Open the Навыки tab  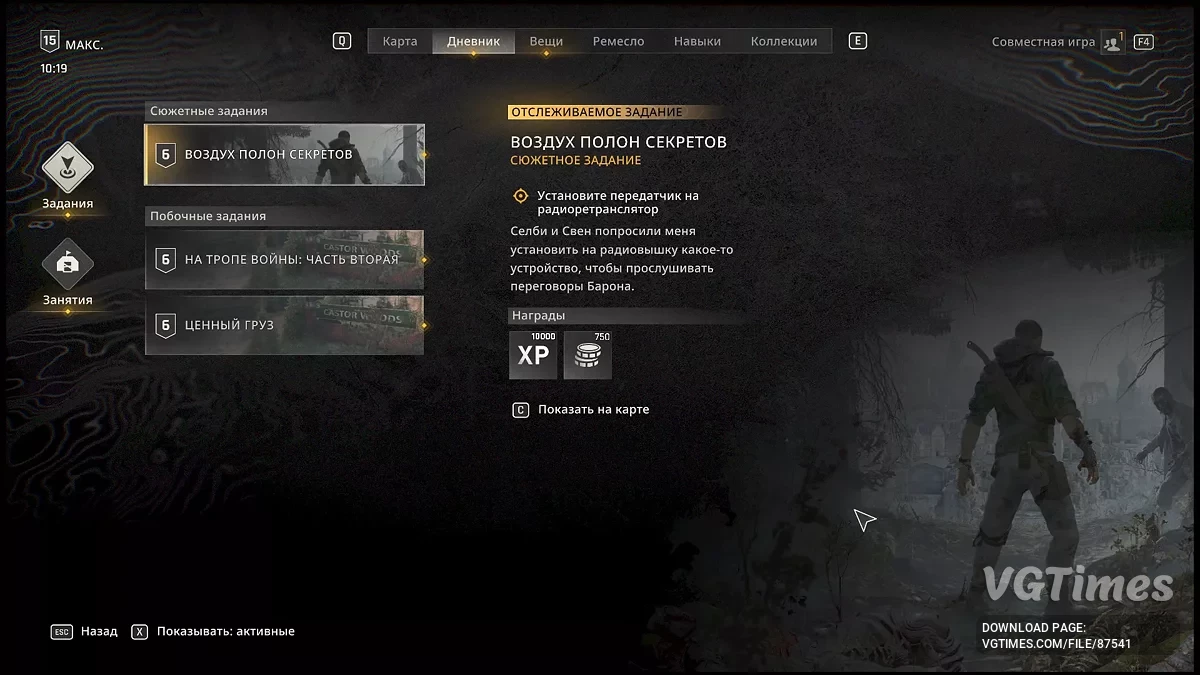(697, 41)
